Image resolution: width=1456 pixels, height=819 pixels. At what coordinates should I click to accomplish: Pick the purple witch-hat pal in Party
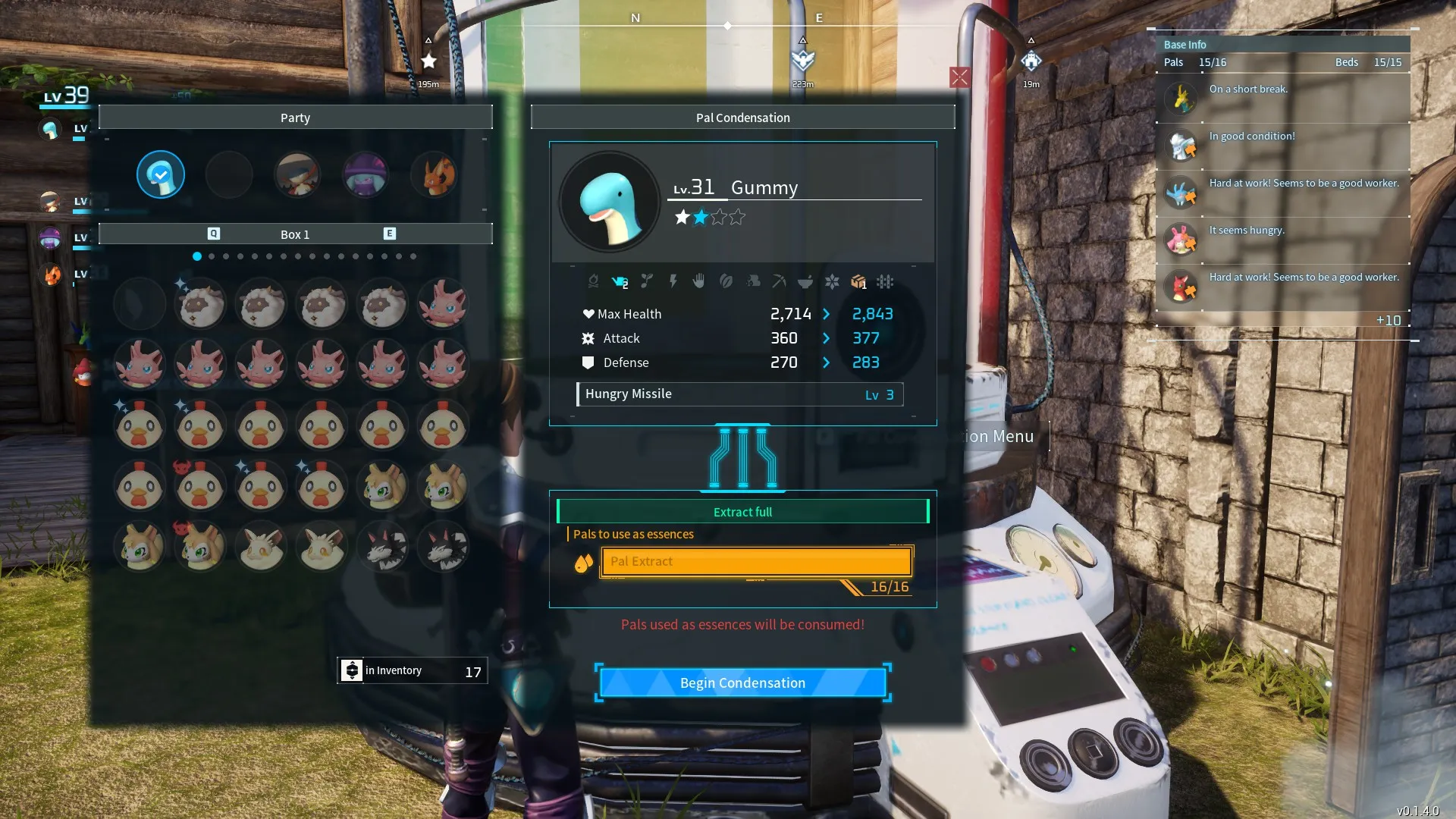click(366, 175)
